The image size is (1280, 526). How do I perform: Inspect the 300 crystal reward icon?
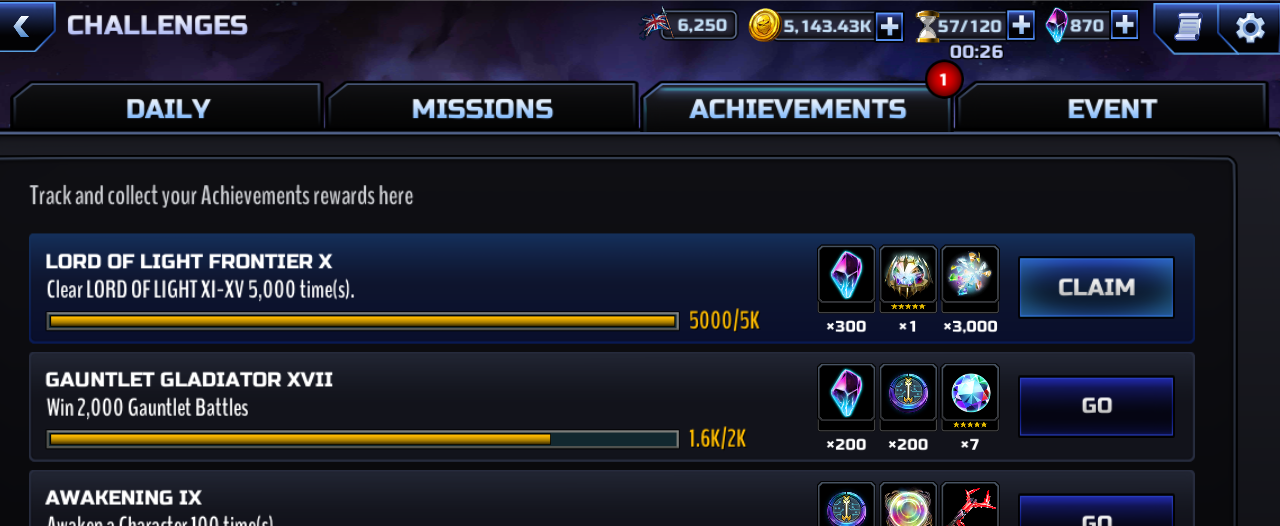[x=846, y=275]
